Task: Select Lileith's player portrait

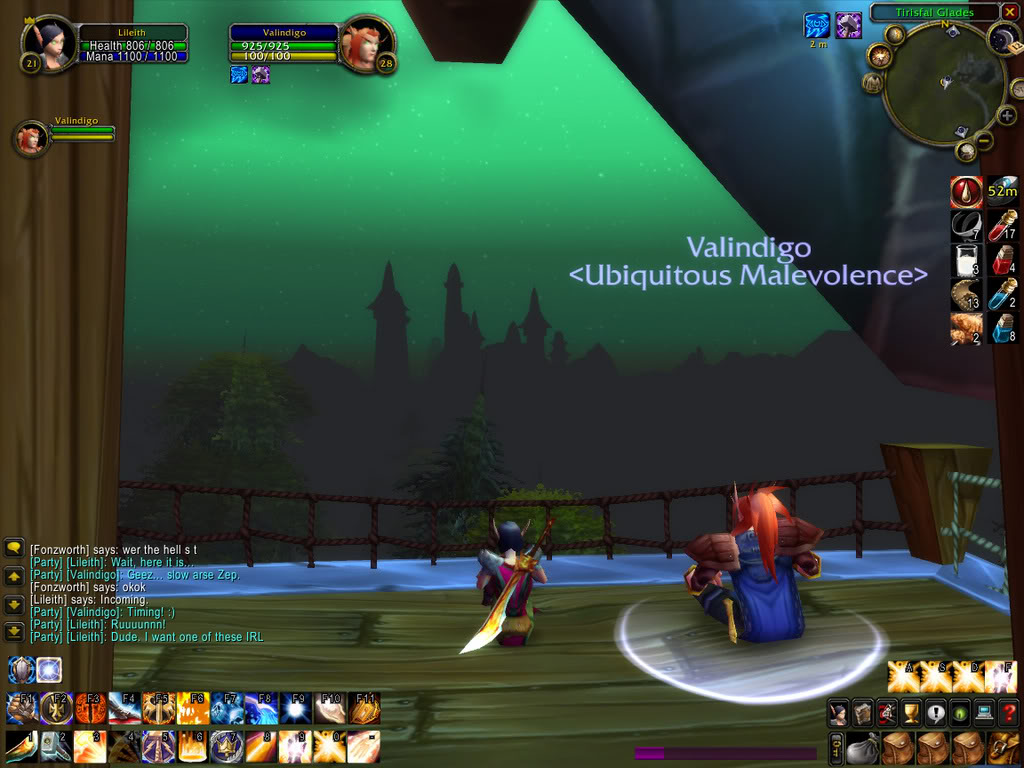Action: (49, 44)
